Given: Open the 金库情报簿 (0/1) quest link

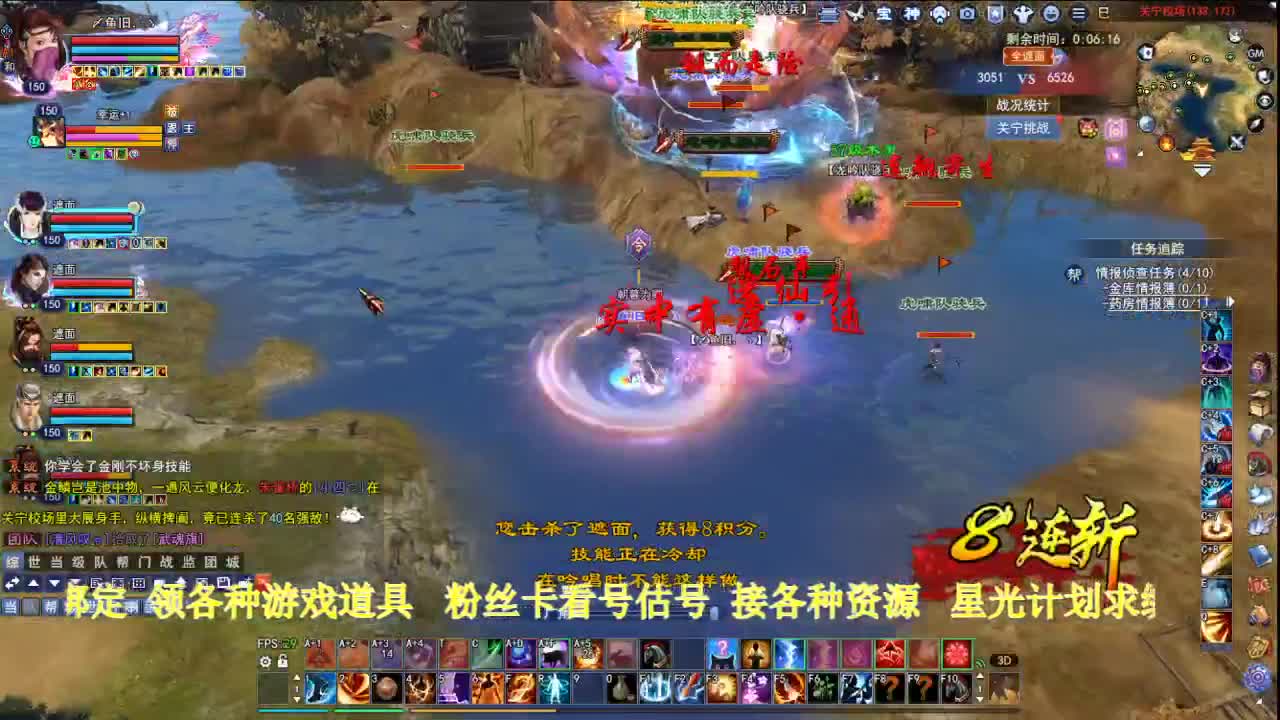Looking at the screenshot, I should click(x=1155, y=289).
